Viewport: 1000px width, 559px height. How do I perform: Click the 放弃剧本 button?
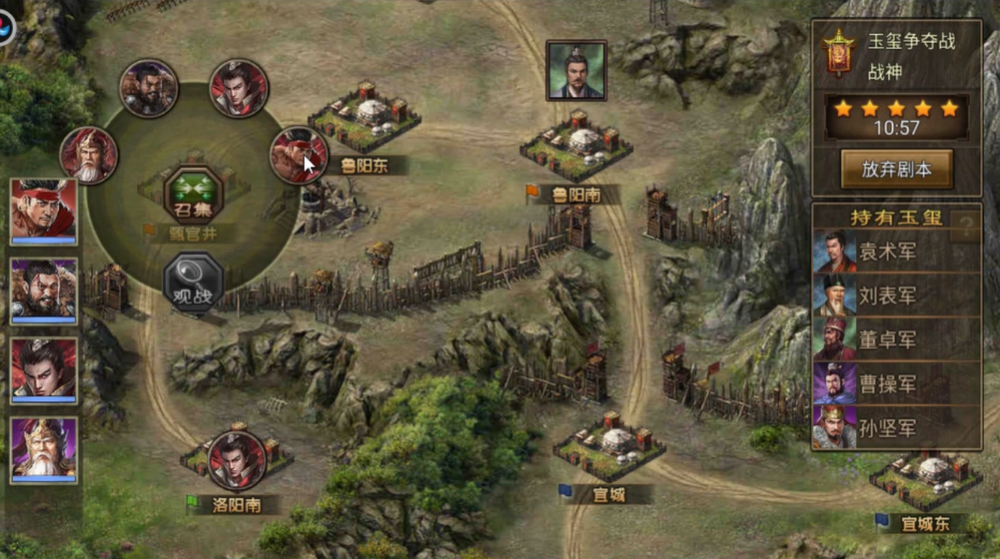(x=896, y=169)
